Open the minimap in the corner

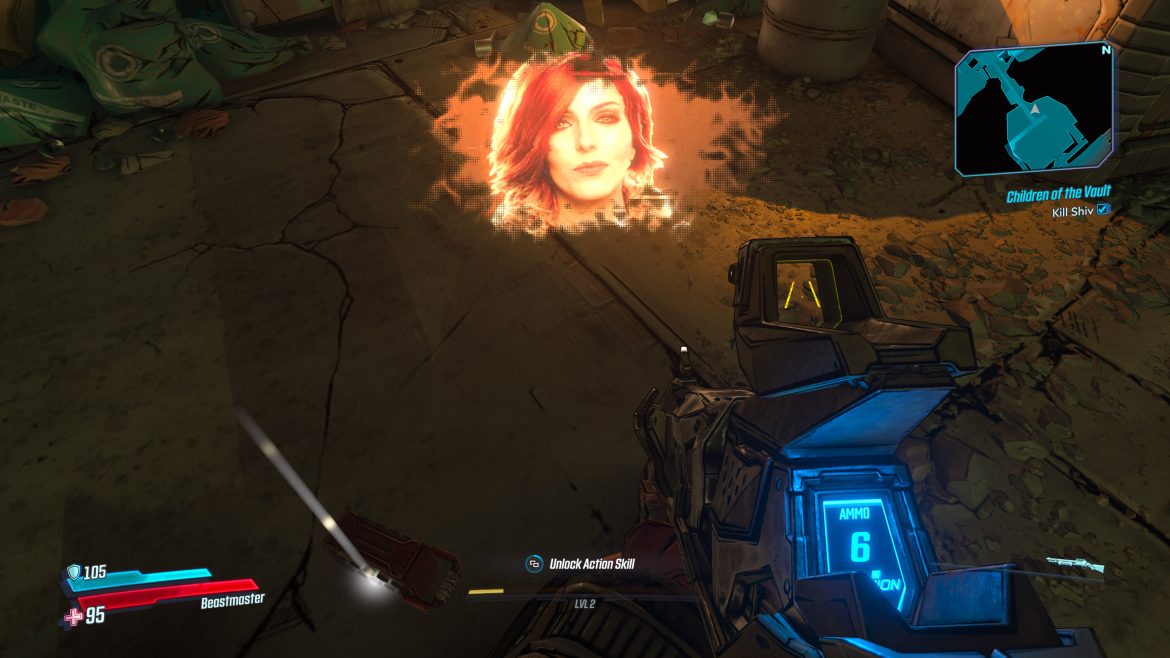tap(1034, 108)
